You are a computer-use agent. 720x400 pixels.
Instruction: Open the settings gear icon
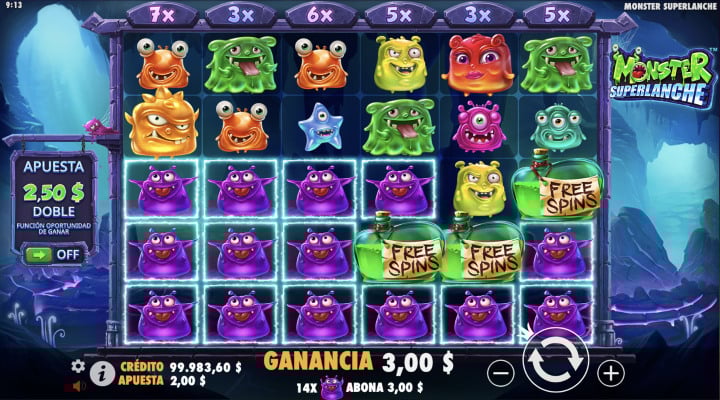click(78, 367)
